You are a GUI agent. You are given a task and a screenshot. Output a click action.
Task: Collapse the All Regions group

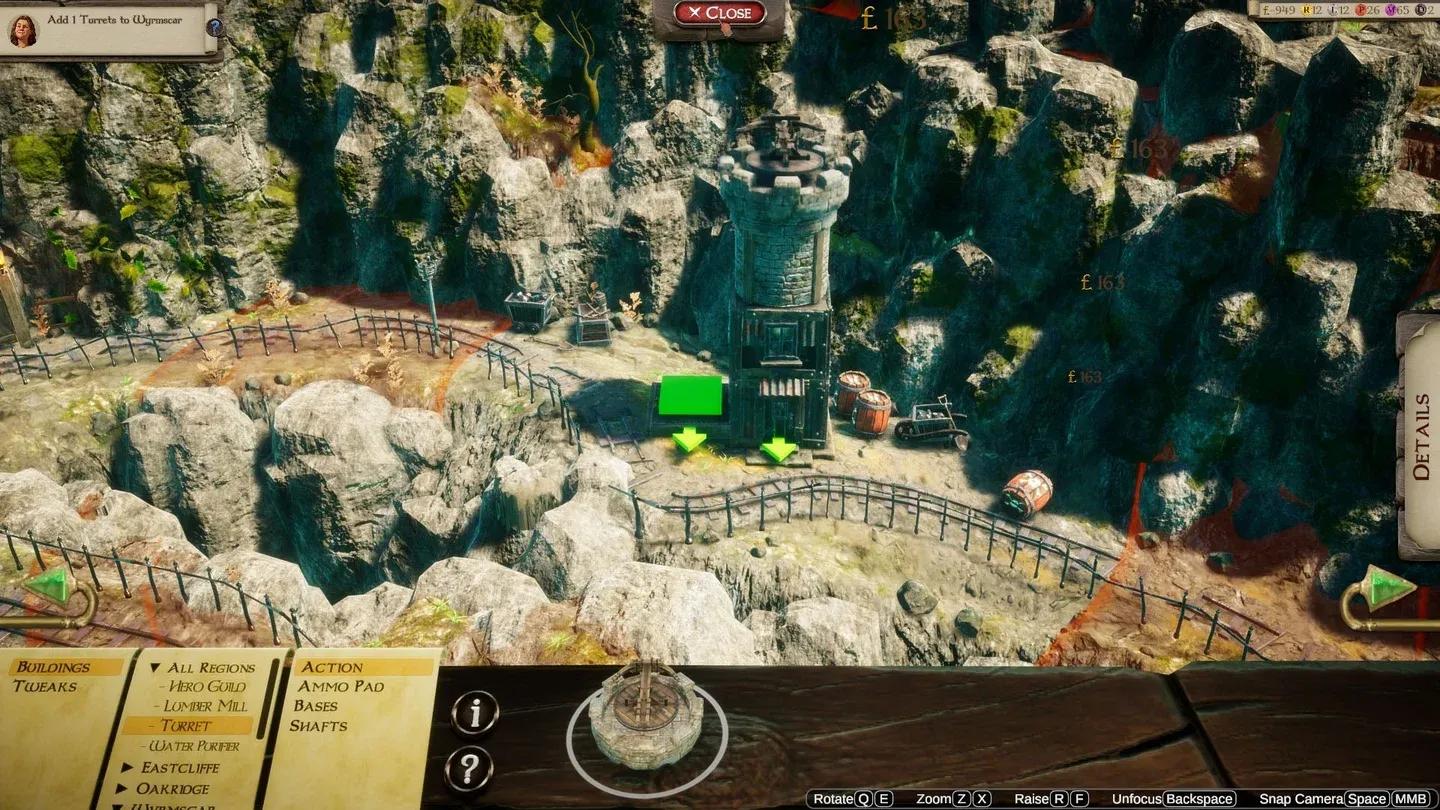[211, 667]
